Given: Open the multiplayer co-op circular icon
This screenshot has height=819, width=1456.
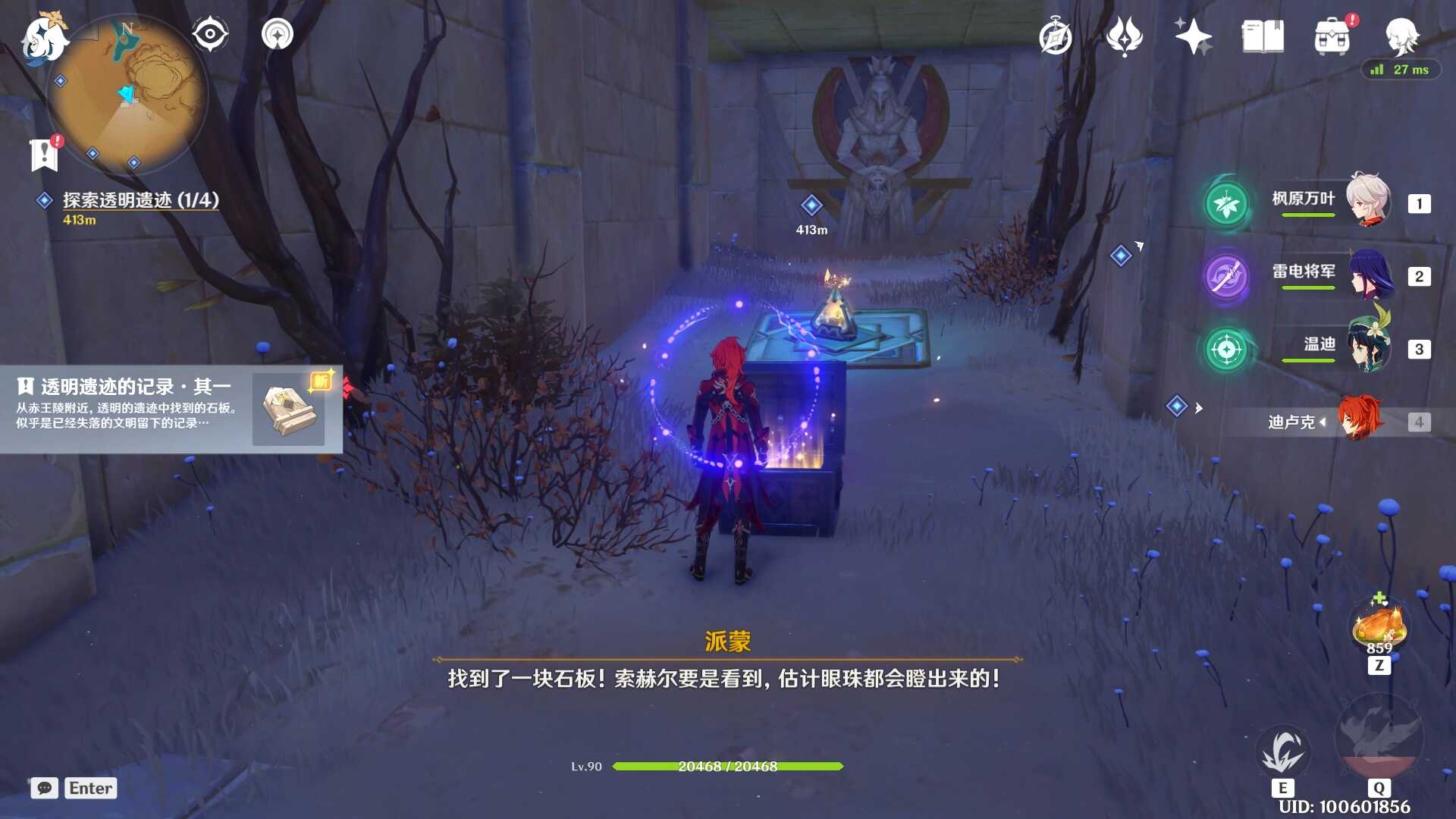Looking at the screenshot, I should click(x=278, y=34).
